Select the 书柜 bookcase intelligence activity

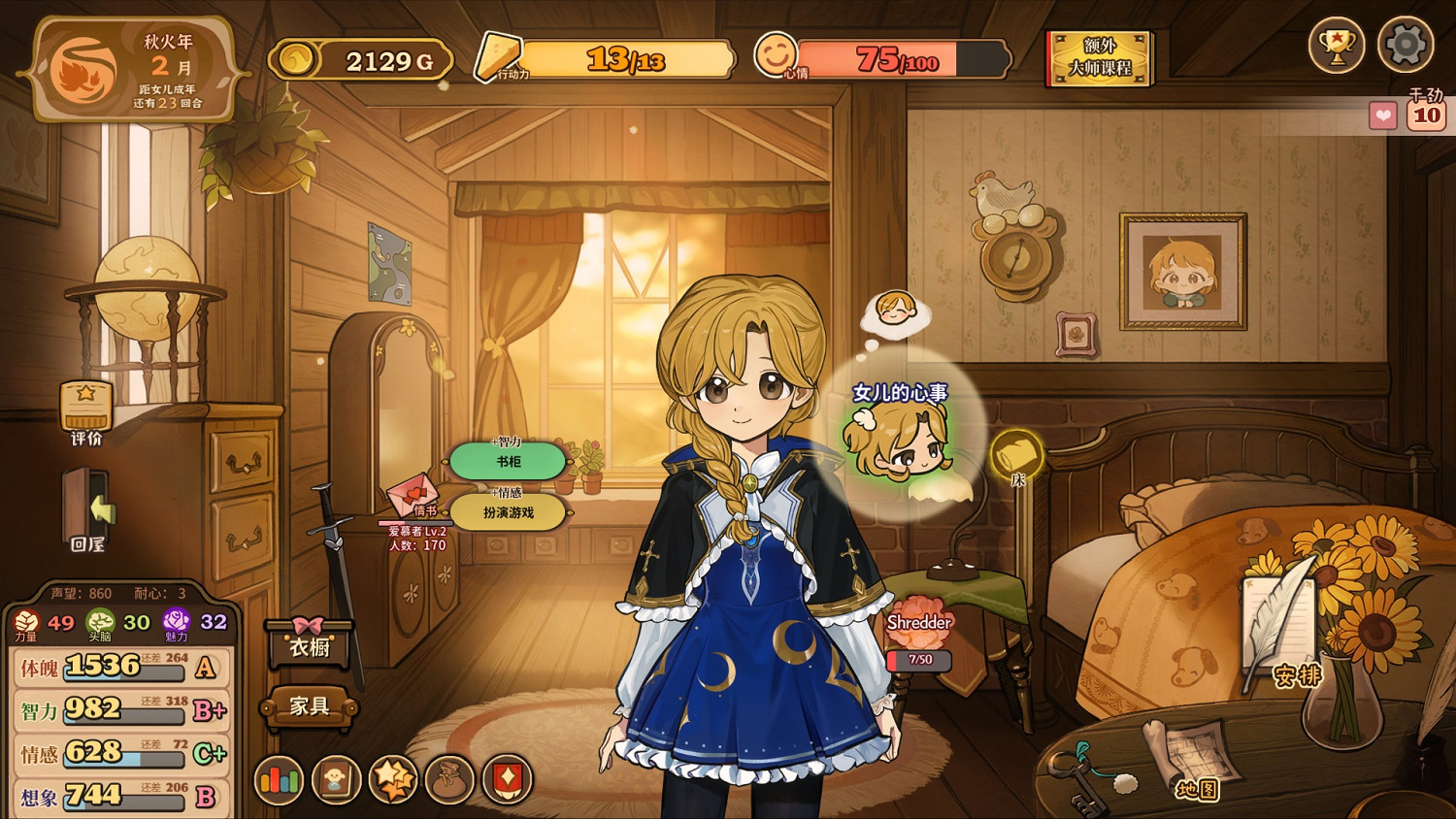click(508, 461)
